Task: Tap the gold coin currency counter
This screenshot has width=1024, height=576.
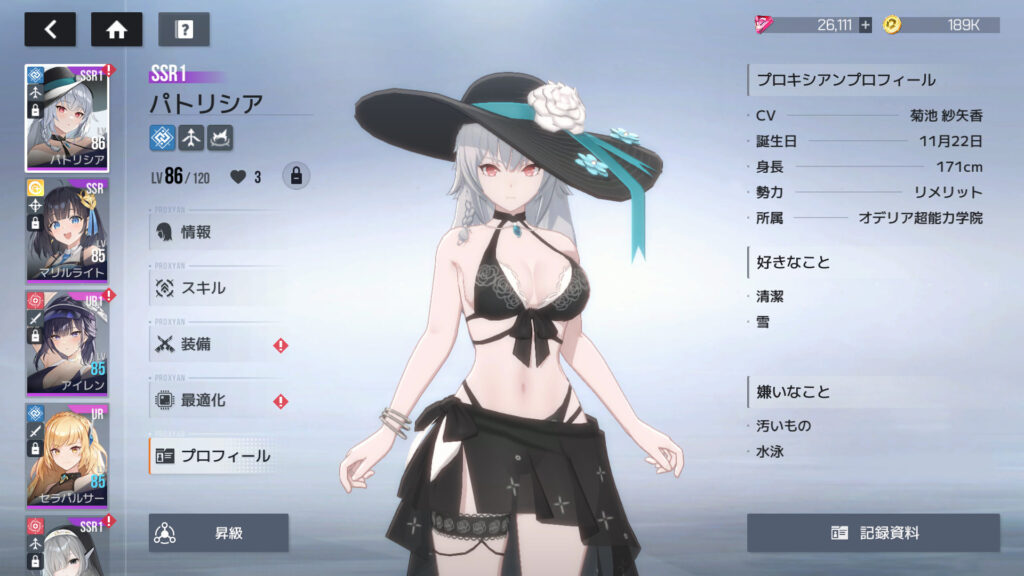Action: (940, 25)
